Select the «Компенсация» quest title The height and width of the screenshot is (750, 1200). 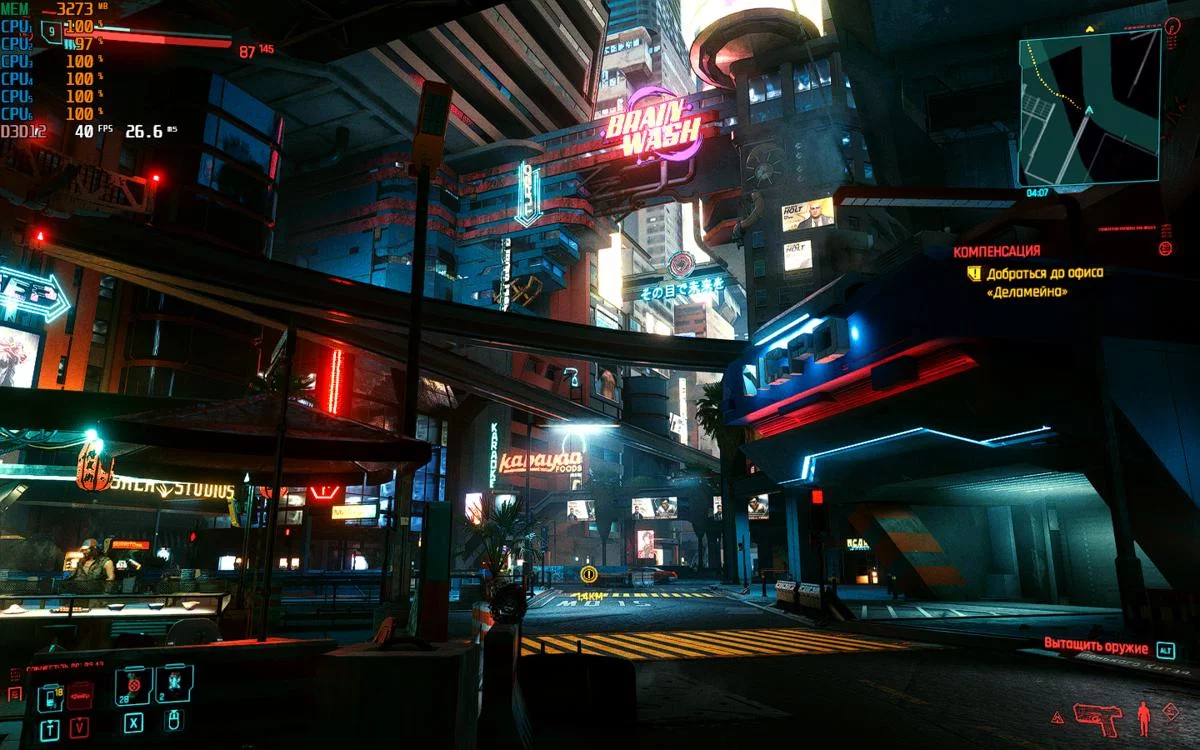click(x=996, y=251)
